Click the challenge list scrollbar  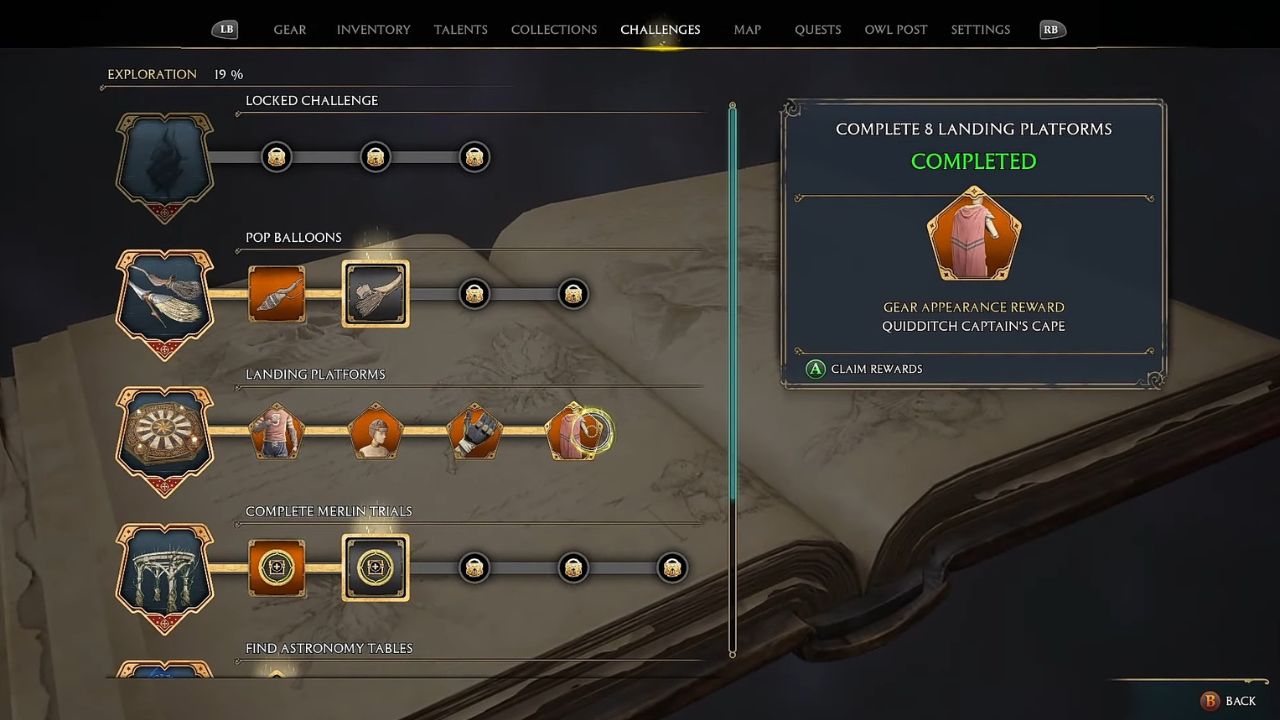(732, 300)
